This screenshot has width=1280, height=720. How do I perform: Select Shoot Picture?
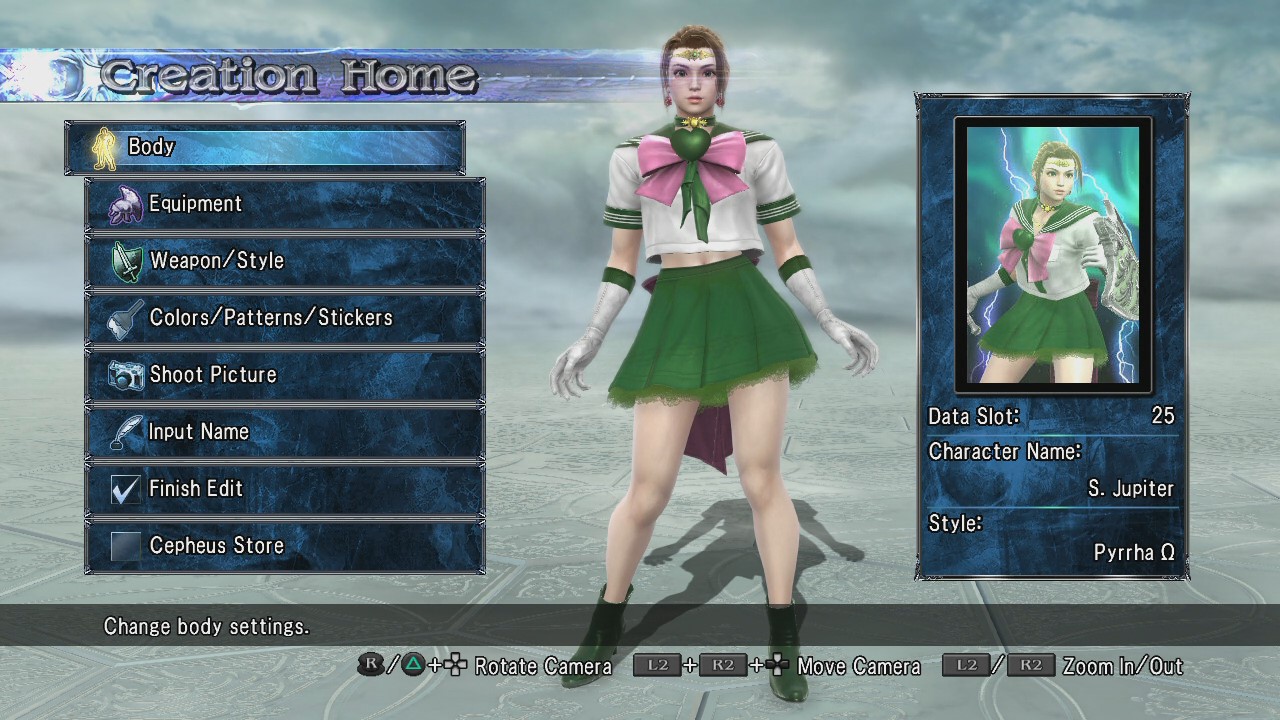pyautogui.click(x=285, y=375)
